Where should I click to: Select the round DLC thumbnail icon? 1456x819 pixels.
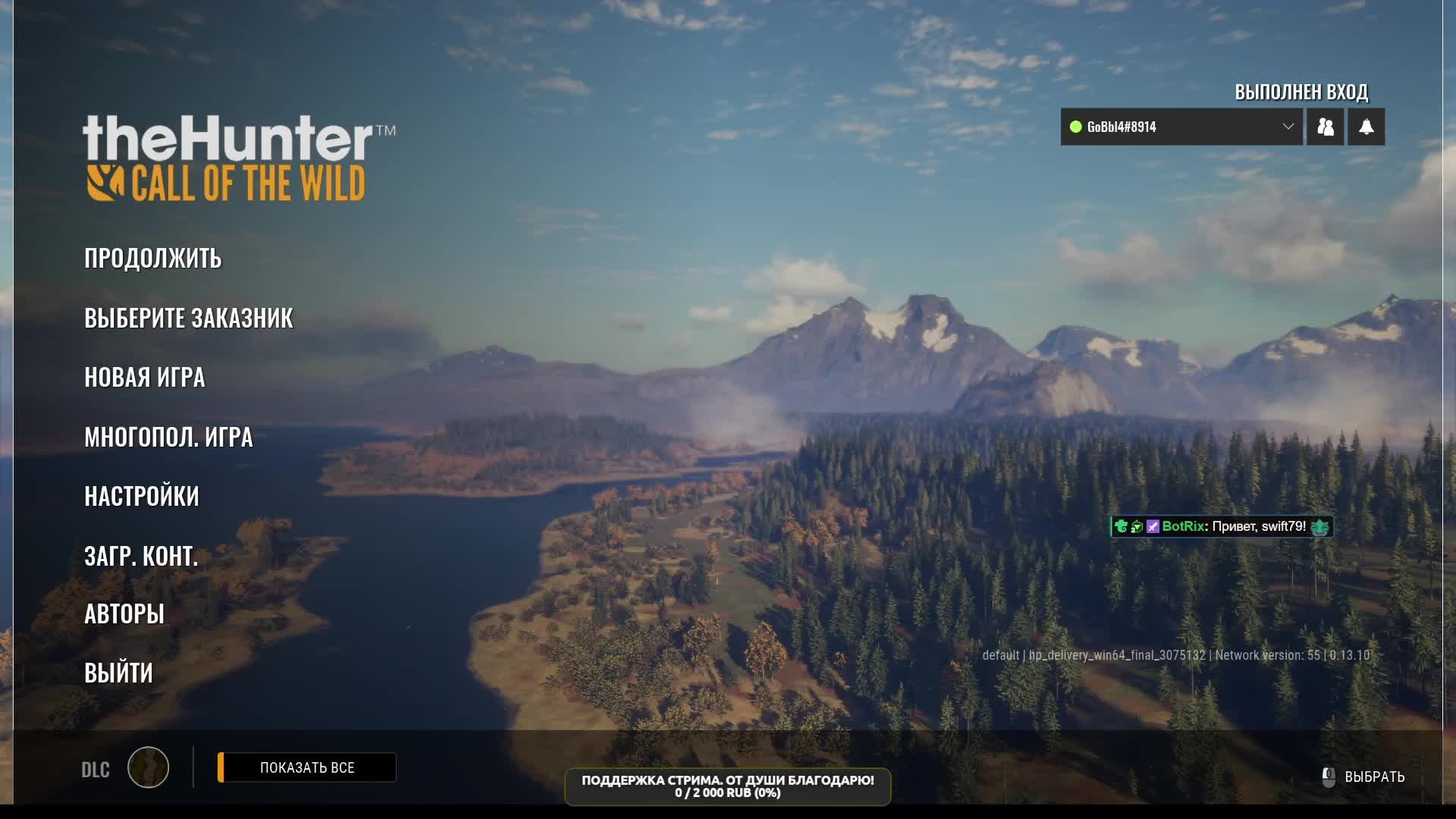pos(148,767)
